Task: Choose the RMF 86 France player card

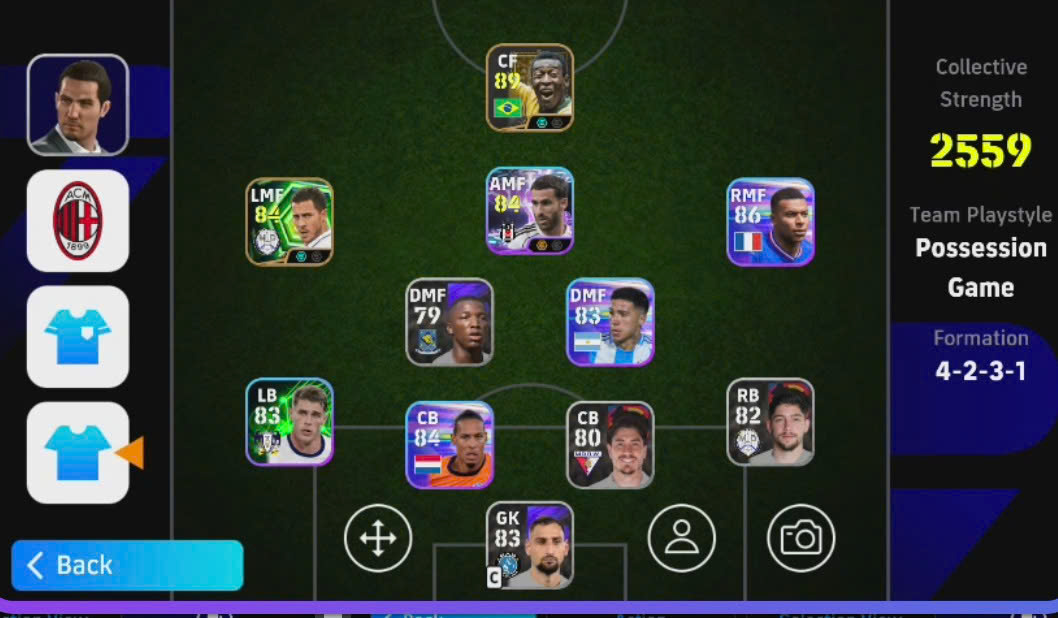Action: coord(770,221)
